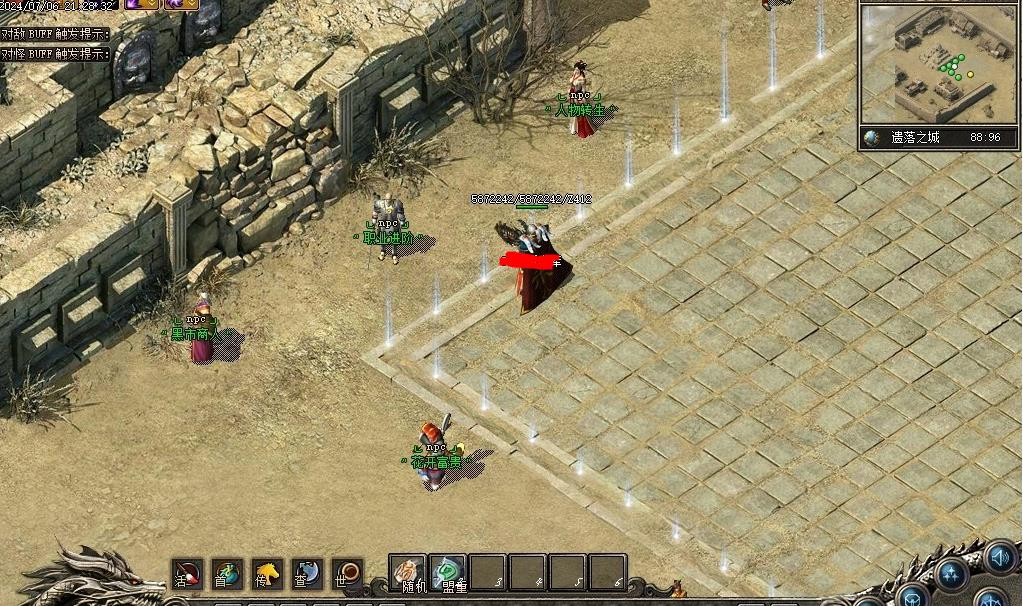Click the 活 shortcut icon
This screenshot has width=1023, height=606.
(x=187, y=574)
